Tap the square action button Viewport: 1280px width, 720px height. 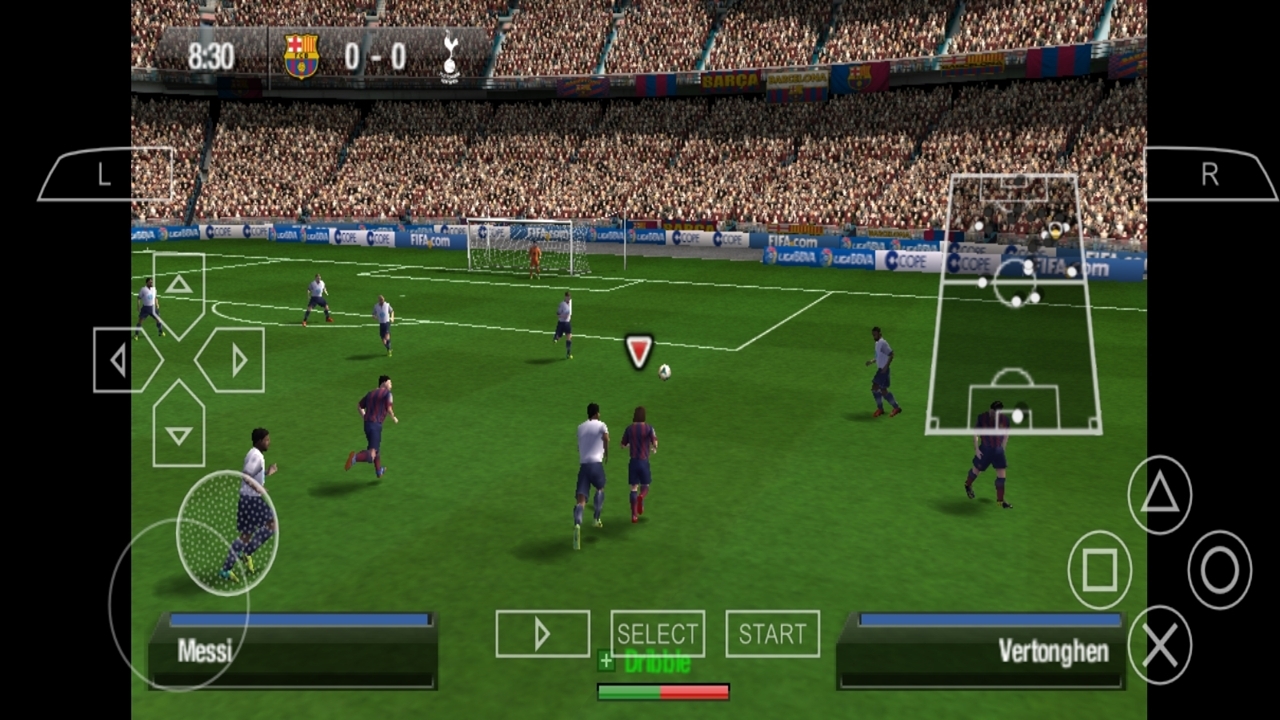[1099, 570]
